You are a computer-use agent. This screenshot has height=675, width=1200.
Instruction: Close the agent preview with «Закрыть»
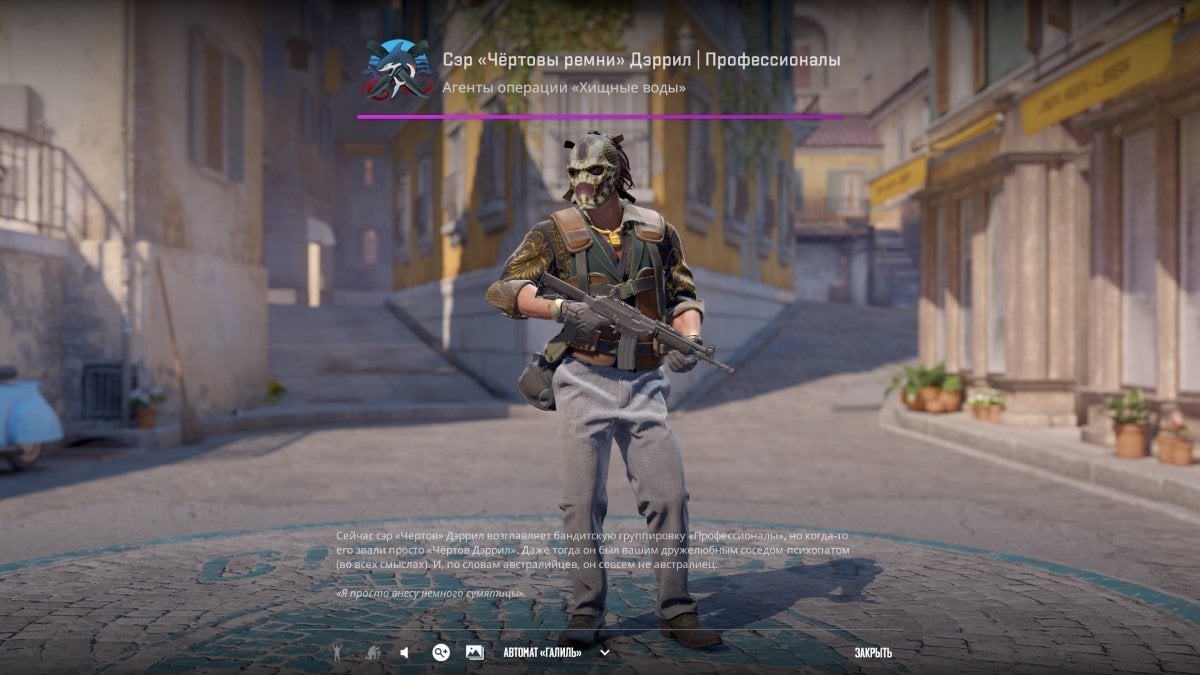pyautogui.click(x=872, y=653)
